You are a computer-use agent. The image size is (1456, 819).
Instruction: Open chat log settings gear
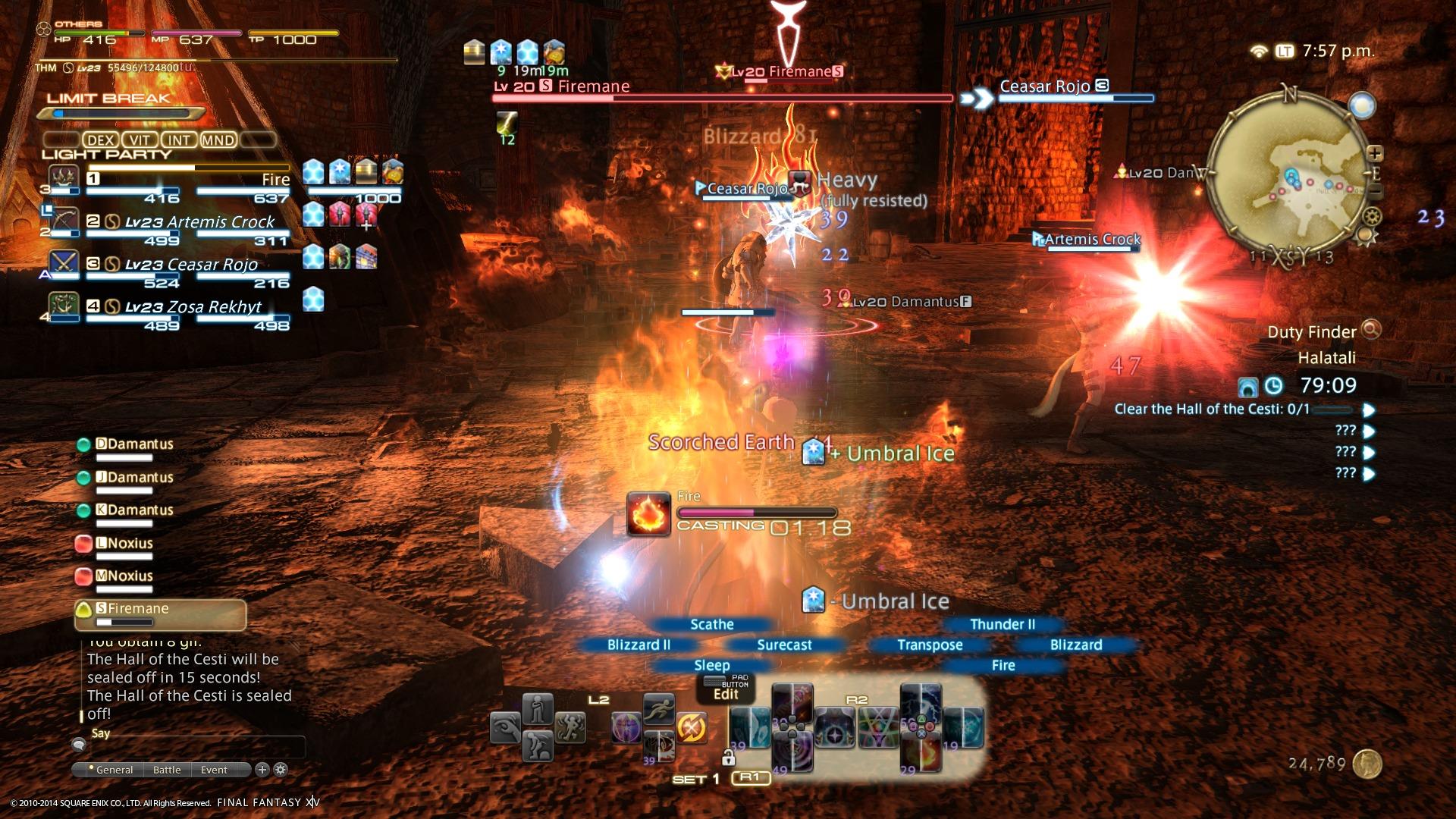pos(281,770)
